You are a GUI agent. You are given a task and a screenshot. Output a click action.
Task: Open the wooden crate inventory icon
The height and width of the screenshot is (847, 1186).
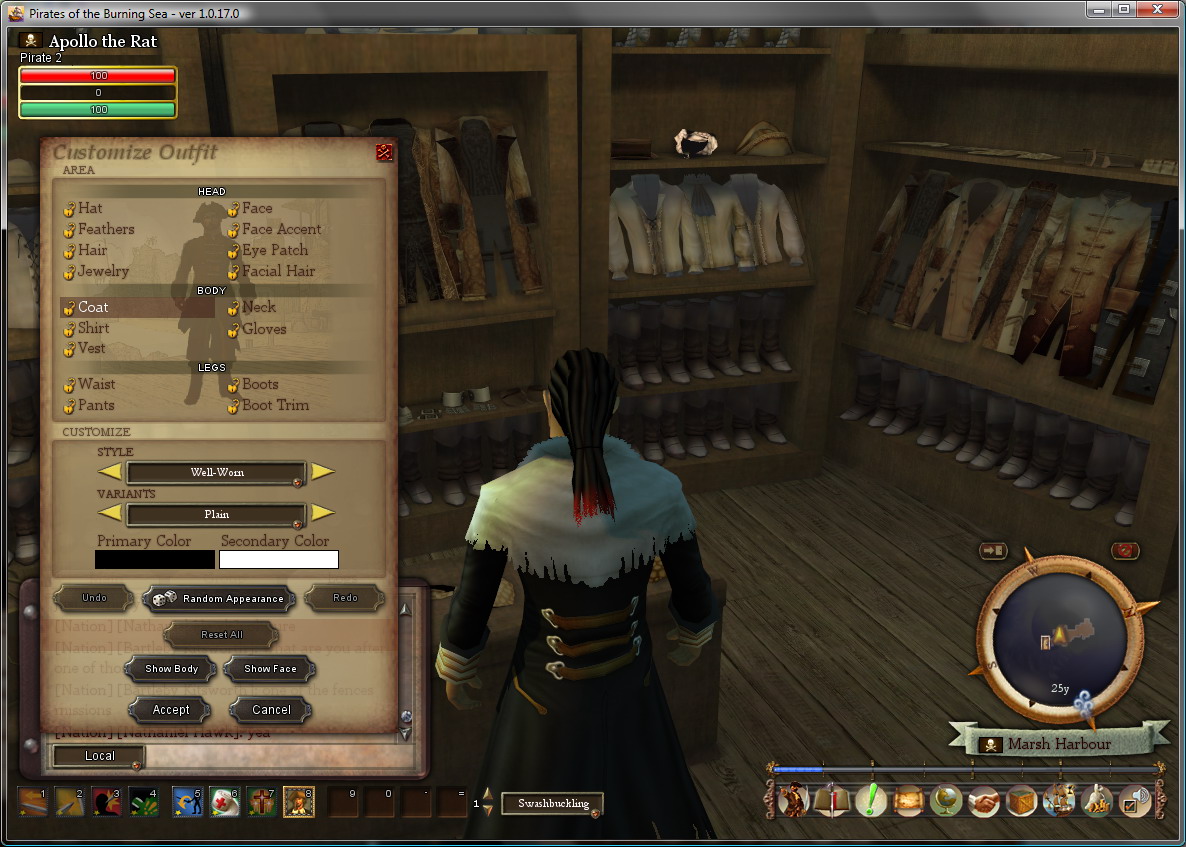point(1021,801)
